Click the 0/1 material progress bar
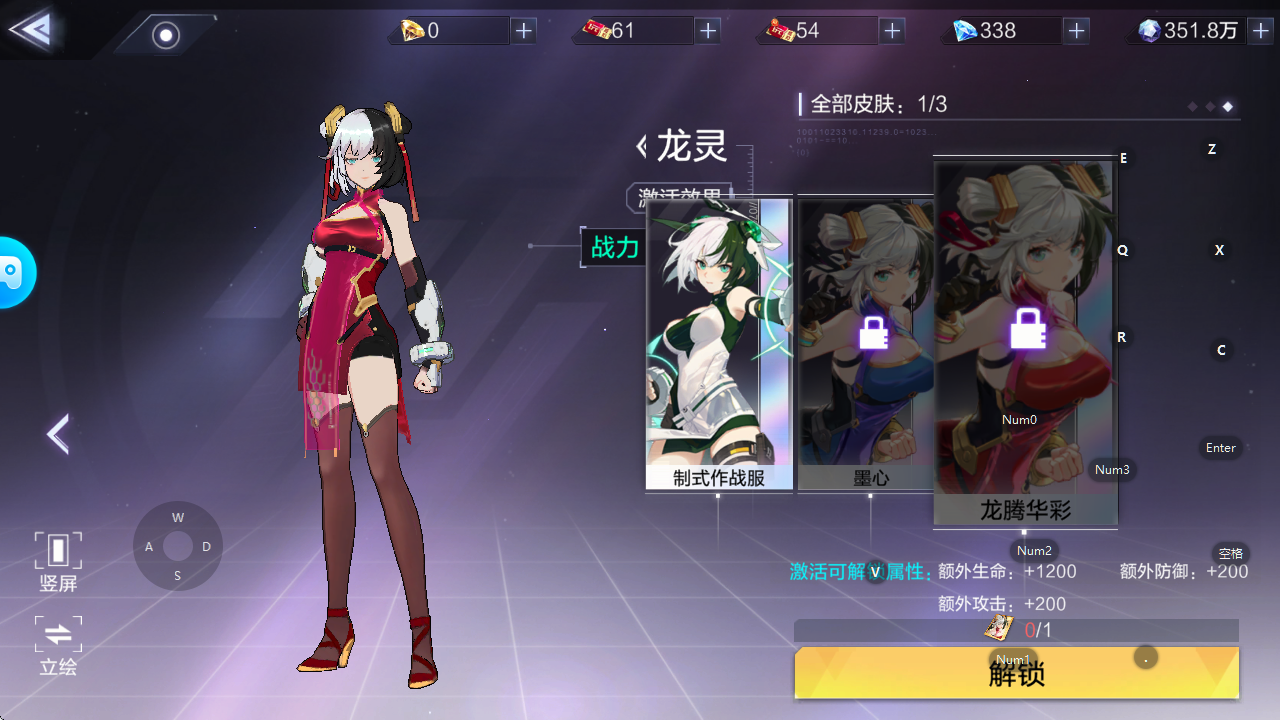The width and height of the screenshot is (1280, 720). [1016, 629]
